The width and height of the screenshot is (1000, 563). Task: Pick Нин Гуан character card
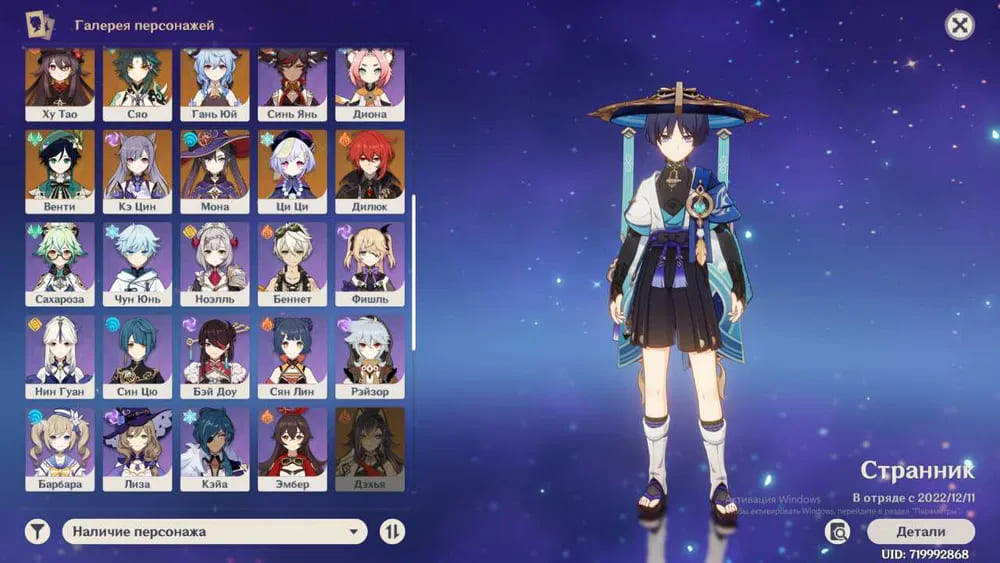(x=59, y=356)
